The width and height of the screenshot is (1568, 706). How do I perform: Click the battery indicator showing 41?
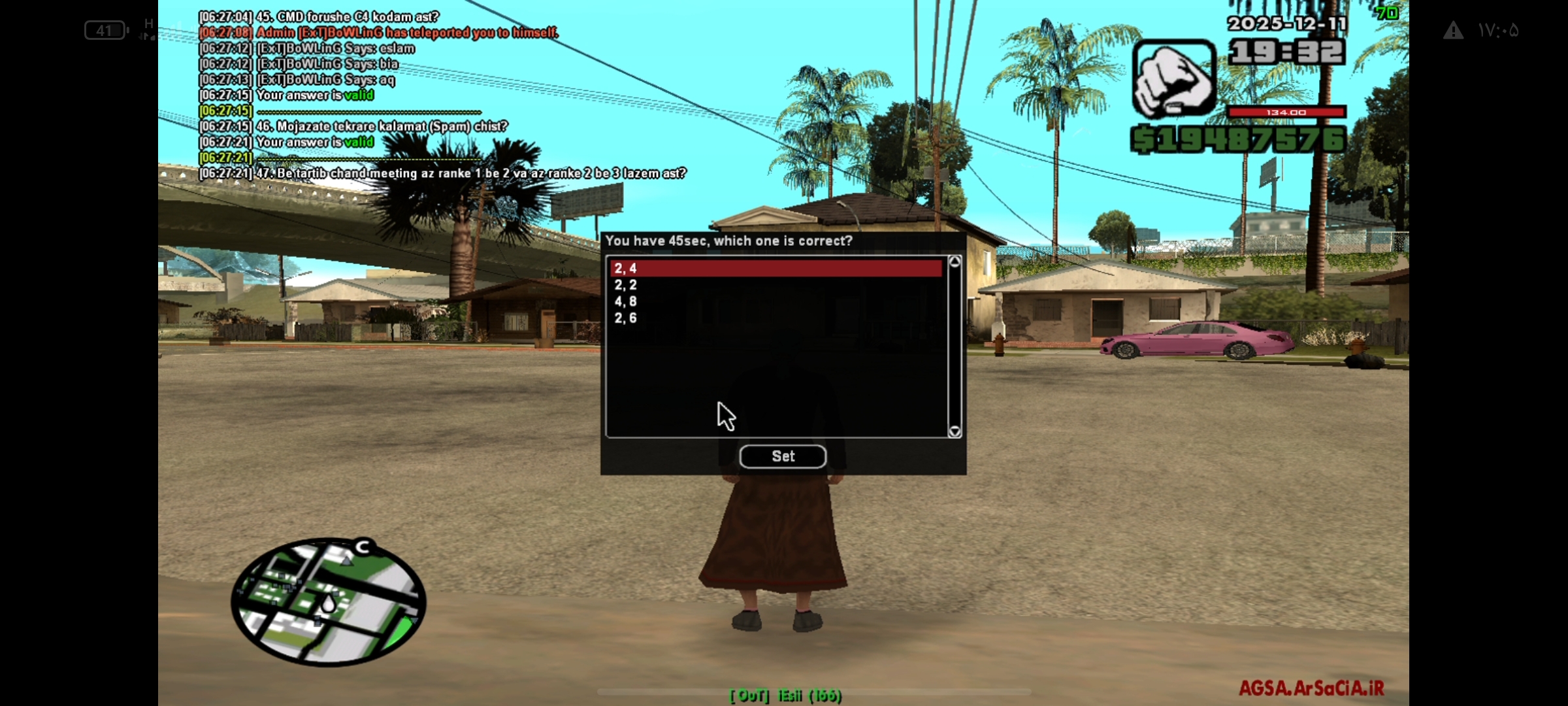(105, 31)
